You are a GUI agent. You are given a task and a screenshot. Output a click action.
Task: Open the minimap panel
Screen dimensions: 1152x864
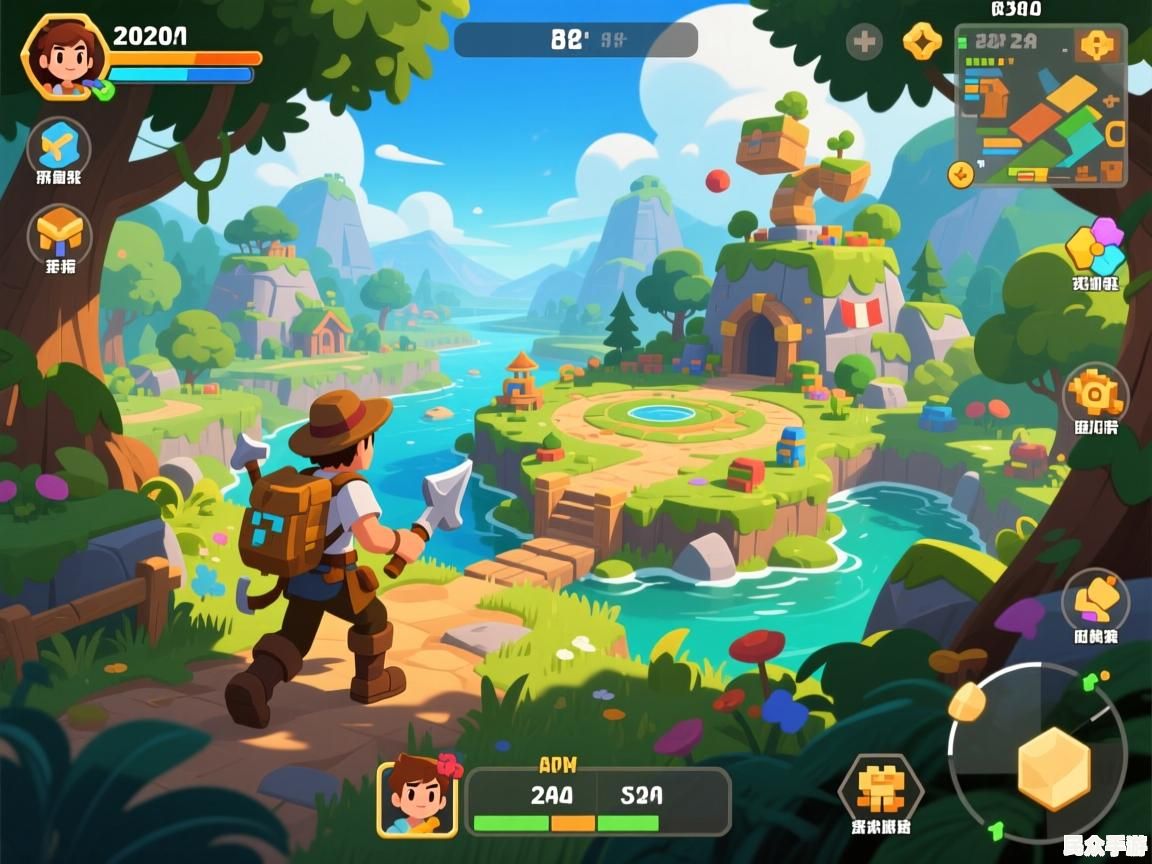(x=1041, y=110)
